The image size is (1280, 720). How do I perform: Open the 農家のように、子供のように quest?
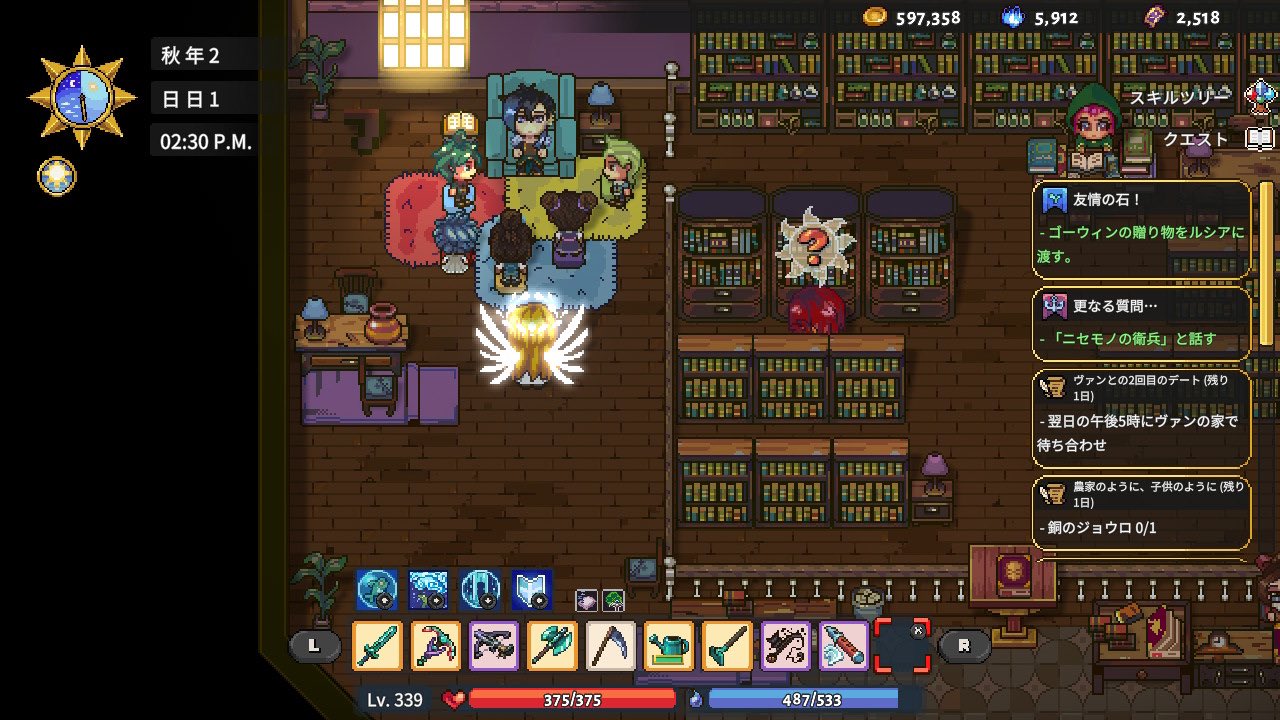click(x=1142, y=512)
